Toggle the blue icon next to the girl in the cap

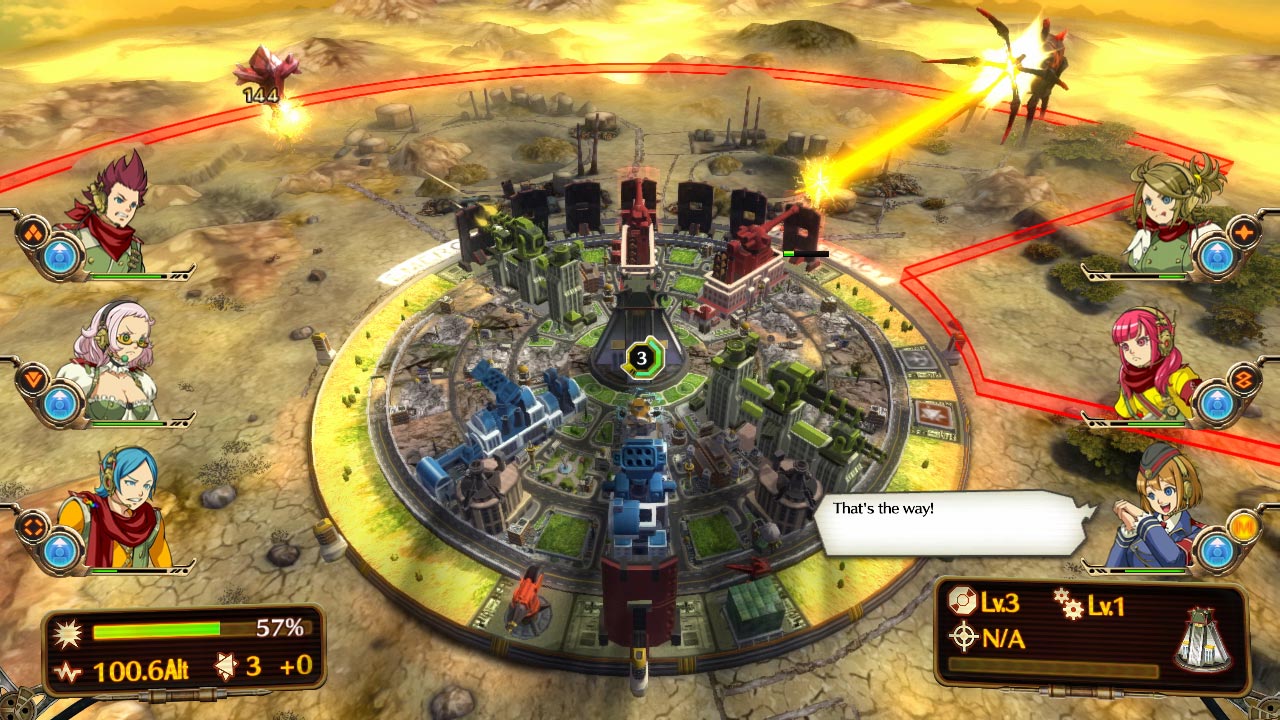coord(1219,550)
